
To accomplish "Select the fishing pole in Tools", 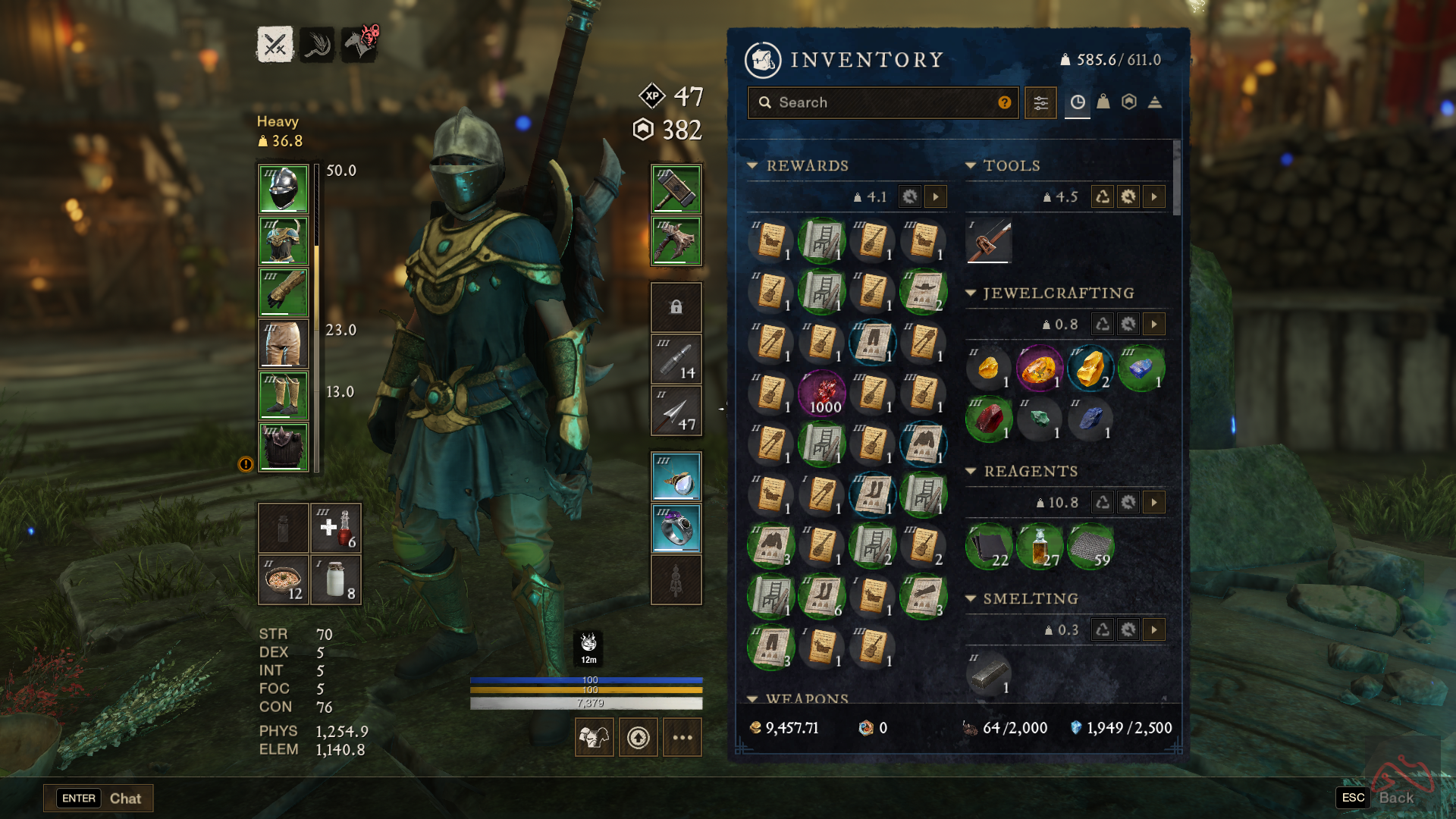I will click(989, 240).
